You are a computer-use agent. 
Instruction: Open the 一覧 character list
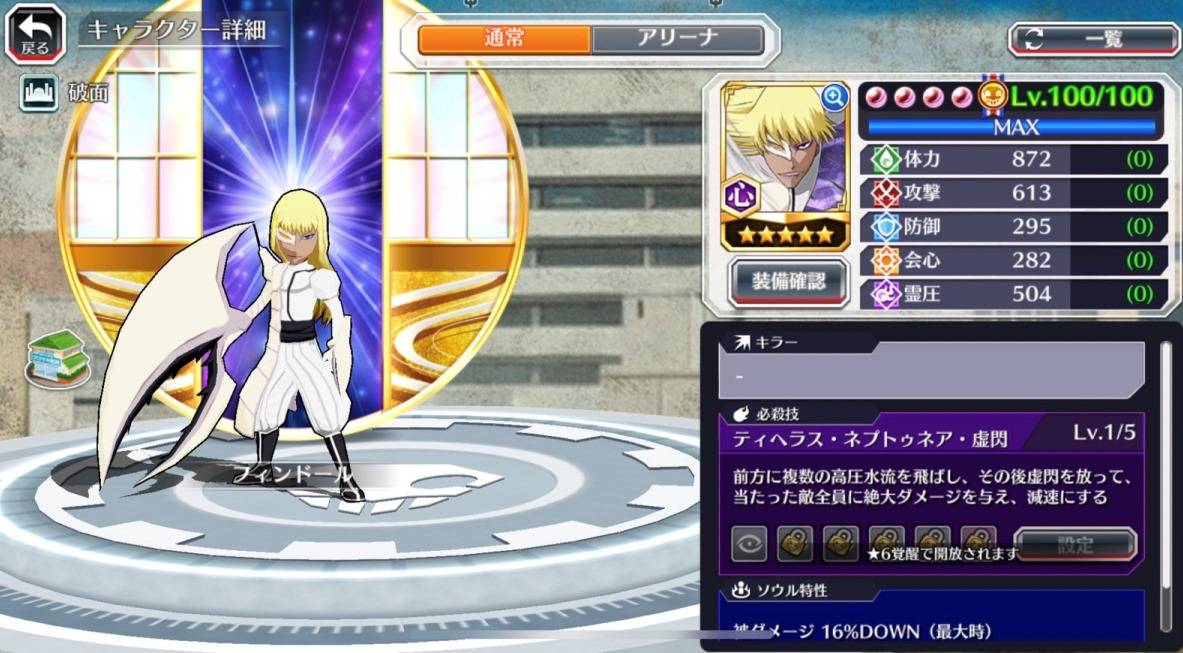[1093, 39]
